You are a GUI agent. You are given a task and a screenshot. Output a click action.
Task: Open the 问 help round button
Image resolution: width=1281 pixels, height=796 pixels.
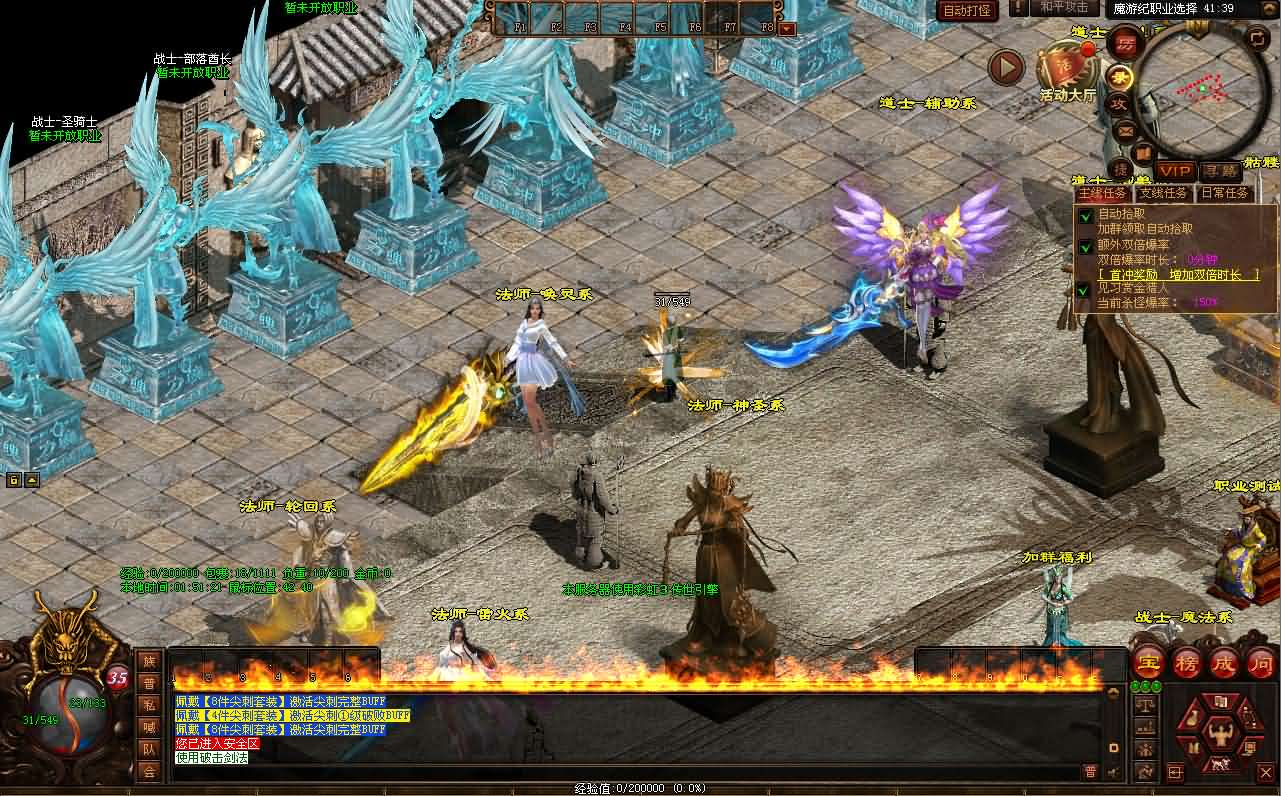[1261, 662]
